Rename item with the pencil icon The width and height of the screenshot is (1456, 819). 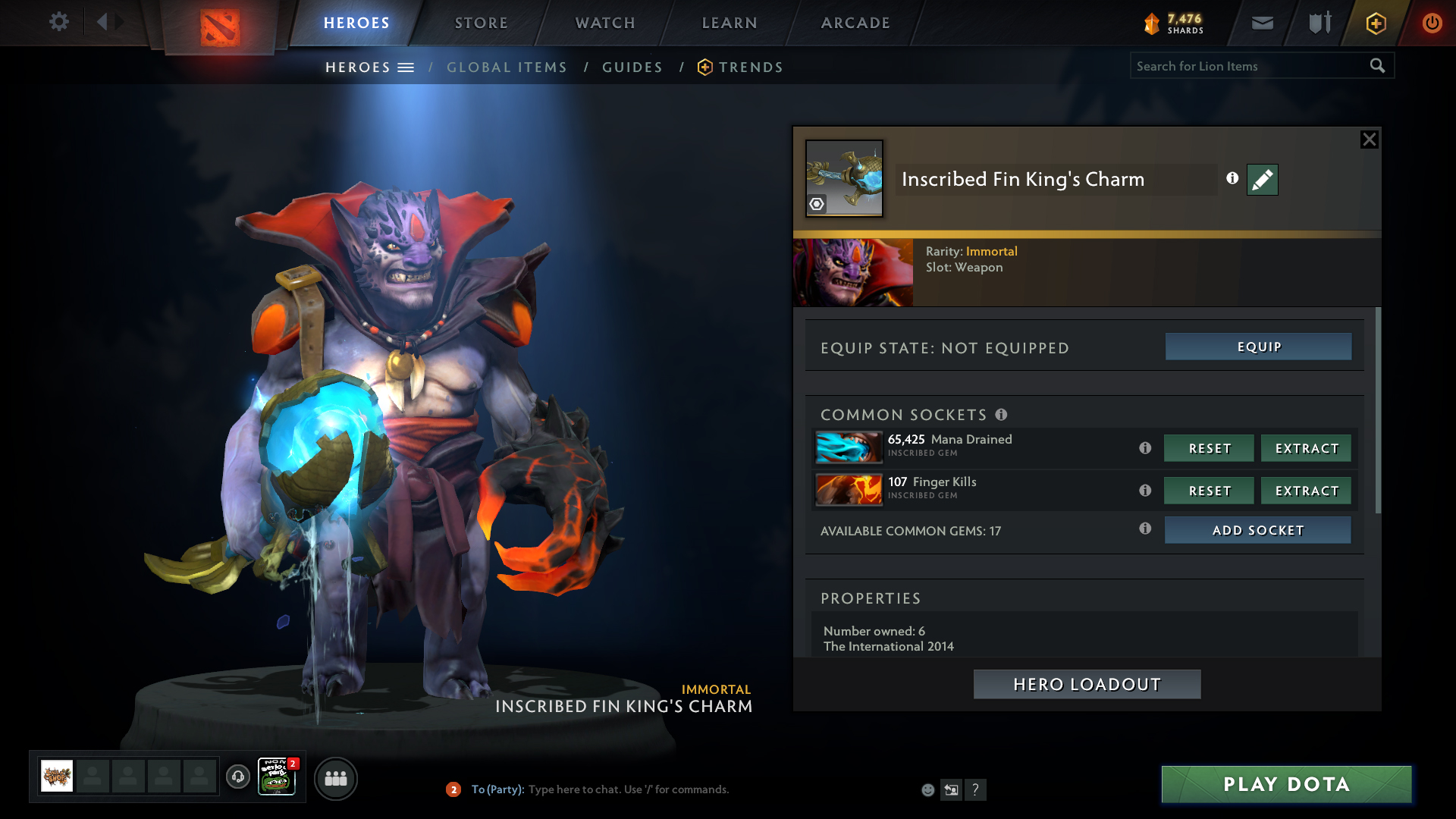click(1262, 180)
